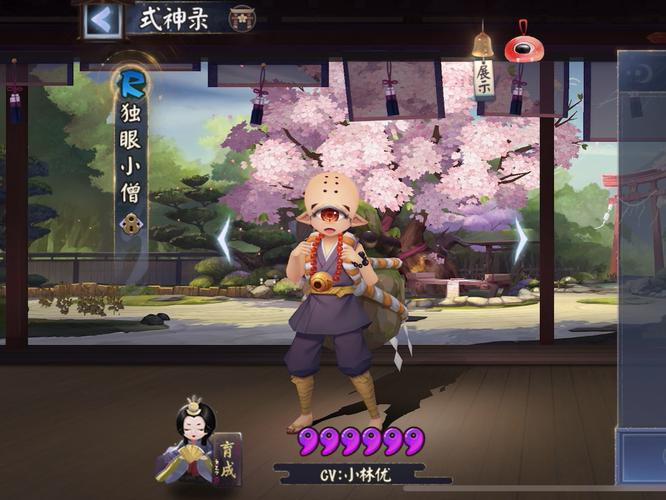Open the 展示 bell tag
The width and height of the screenshot is (666, 500).
point(484,70)
